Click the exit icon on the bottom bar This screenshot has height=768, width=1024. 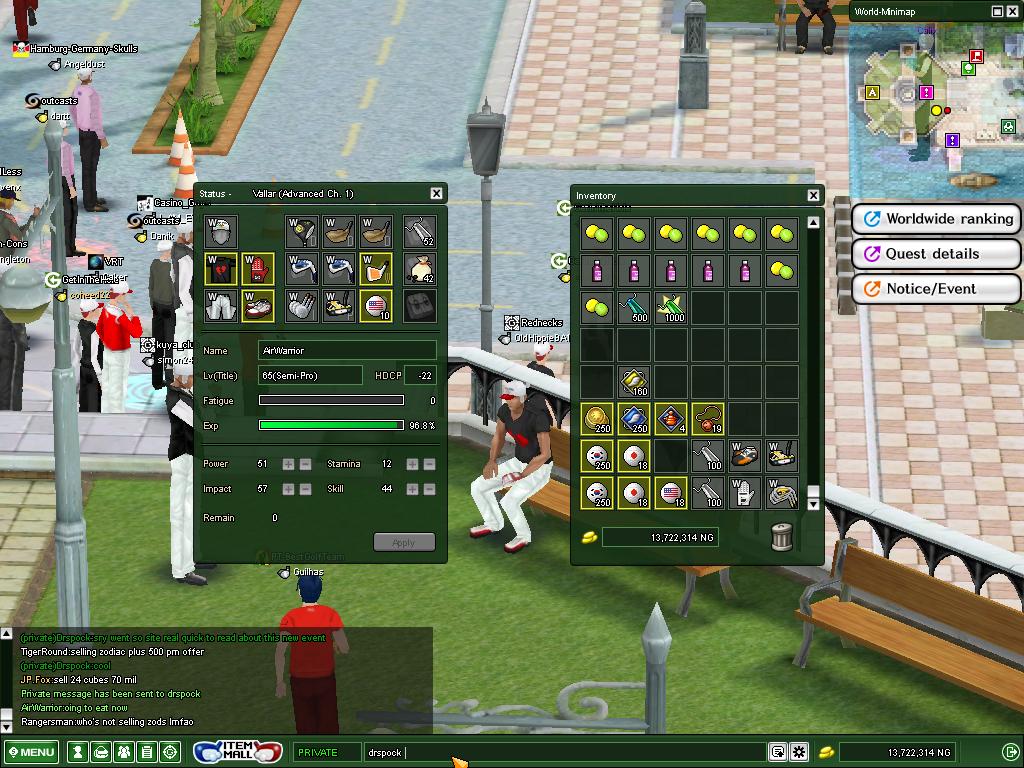click(x=1009, y=752)
